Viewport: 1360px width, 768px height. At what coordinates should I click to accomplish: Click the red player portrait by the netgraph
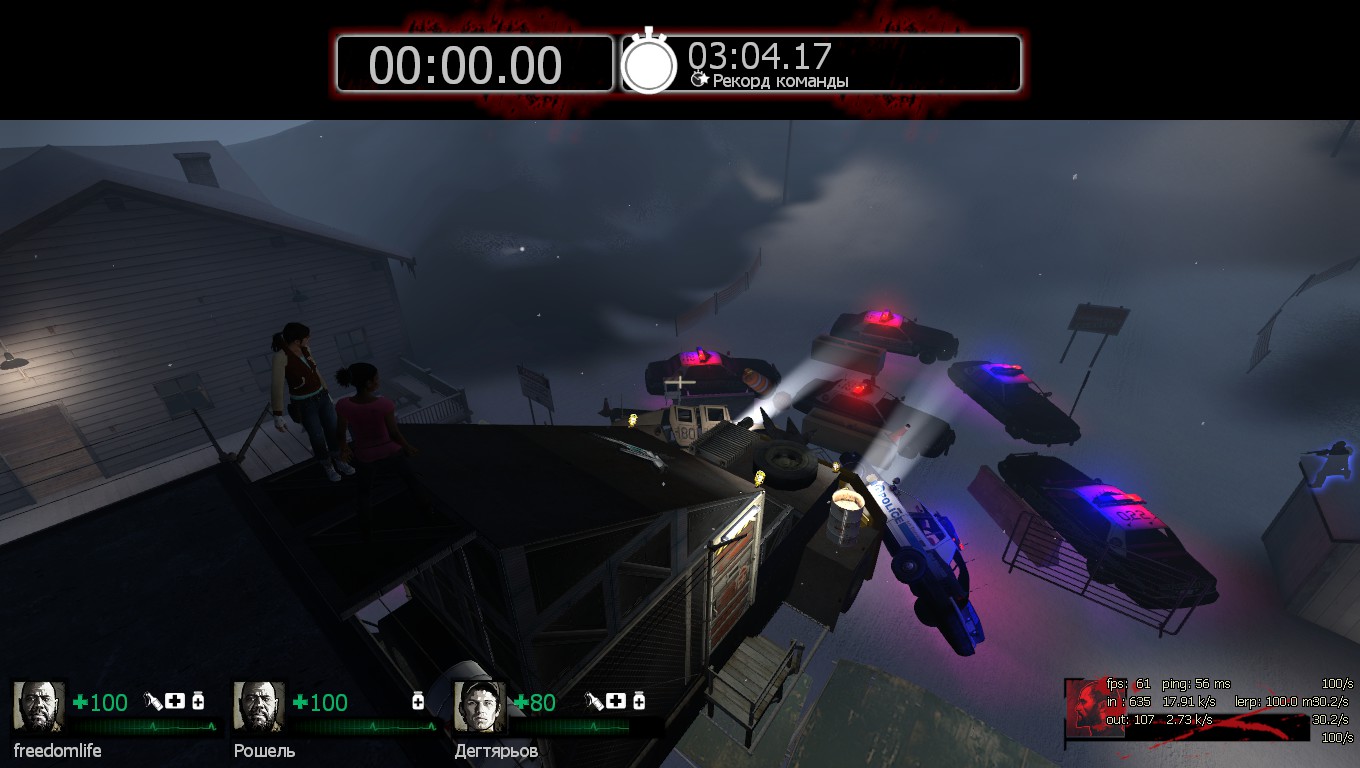pyautogui.click(x=1086, y=704)
